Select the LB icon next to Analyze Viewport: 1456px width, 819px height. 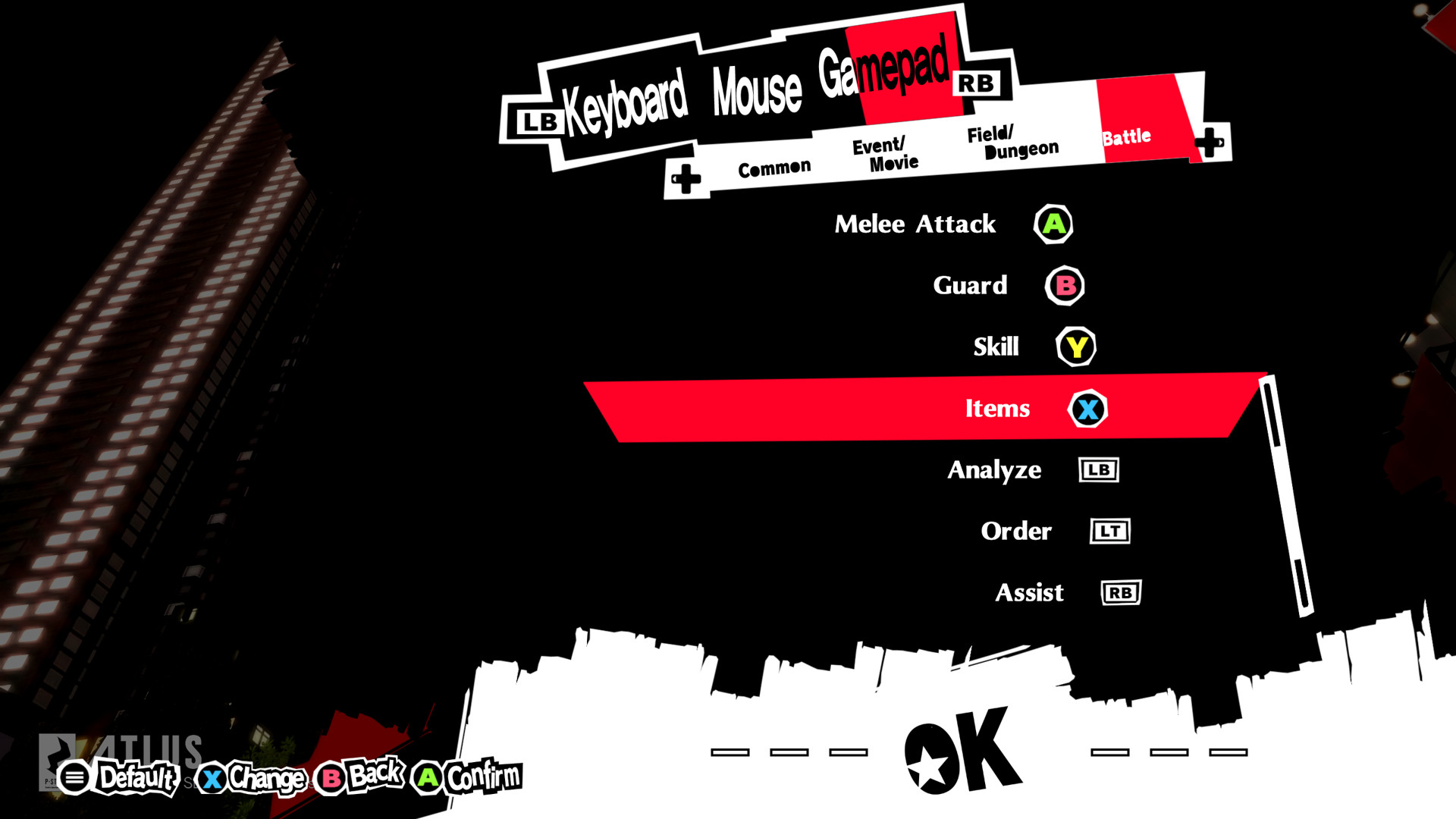pos(1098,470)
